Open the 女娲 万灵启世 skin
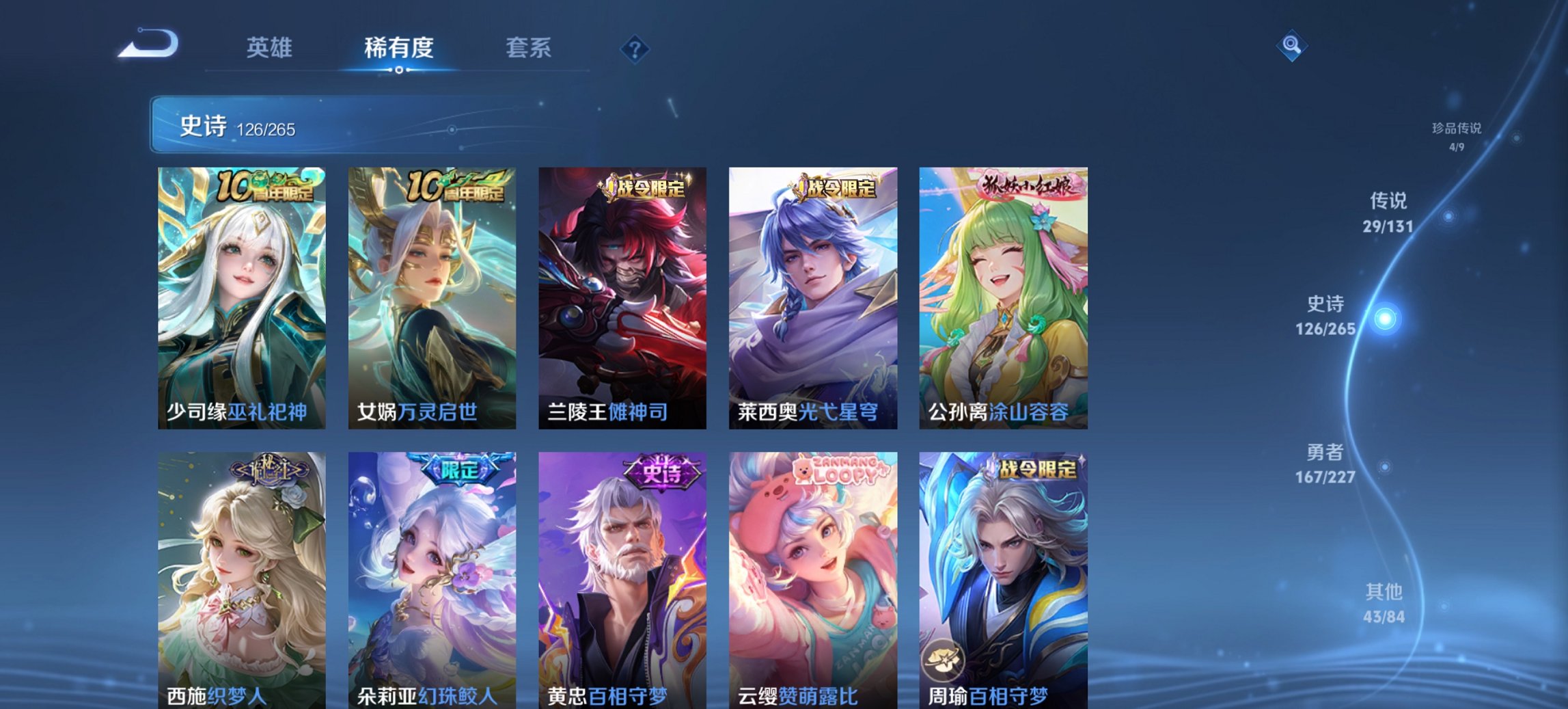Viewport: 1568px width, 709px height. point(429,294)
